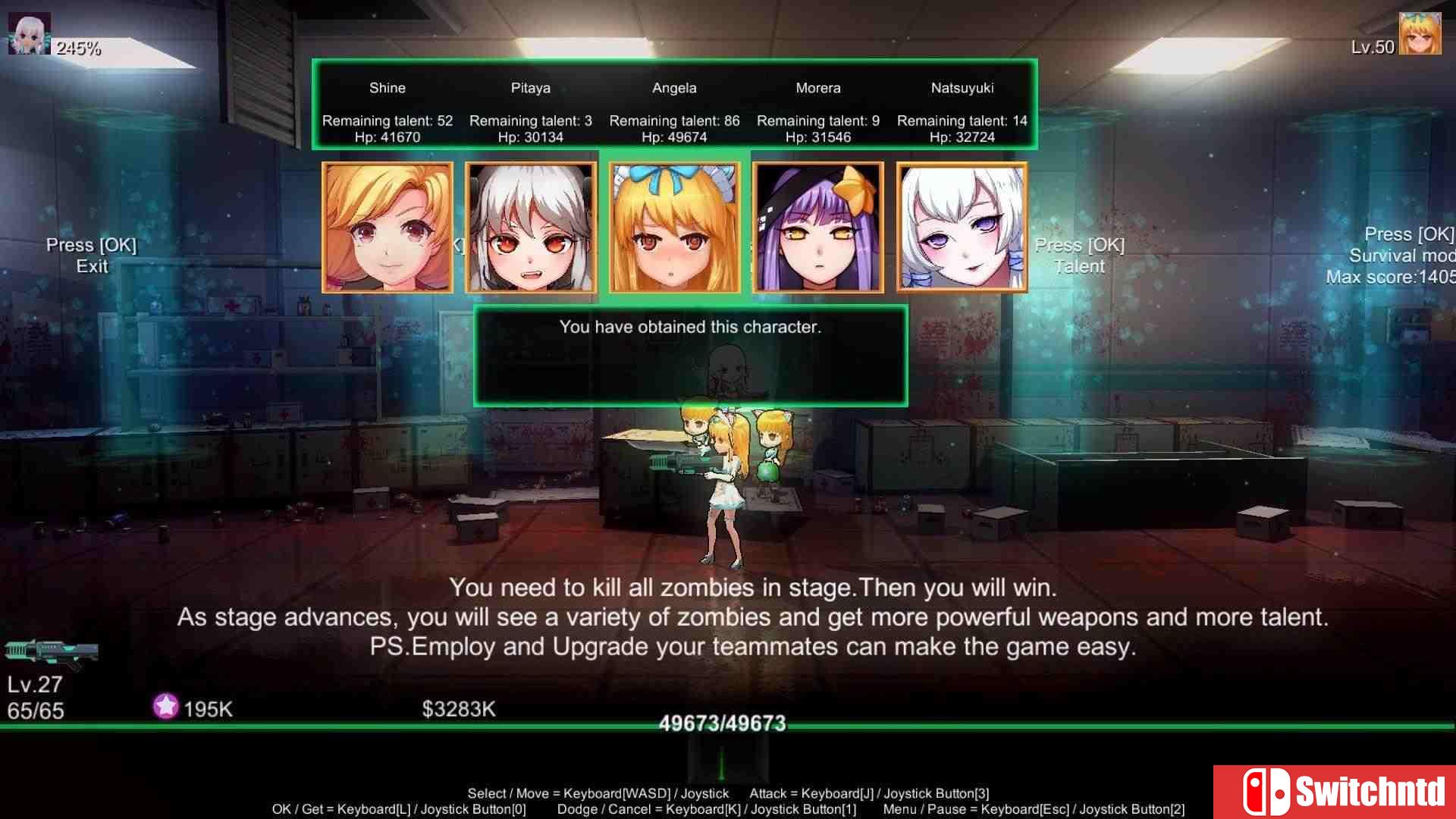The height and width of the screenshot is (819, 1456).
Task: Select Angela's character portrait
Action: point(674,226)
